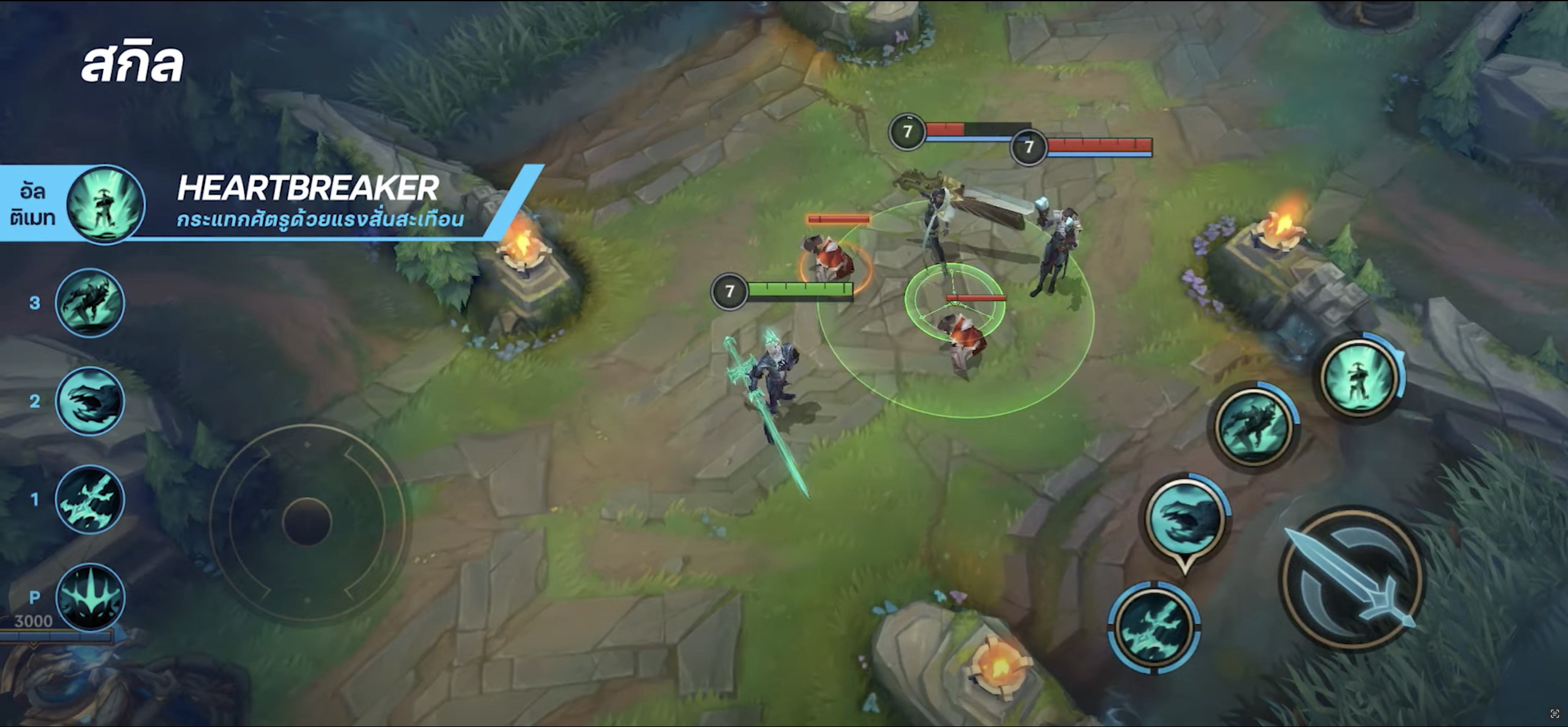Activate the ultimate ability button above the attack button
1568x727 pixels.
pos(1359,375)
